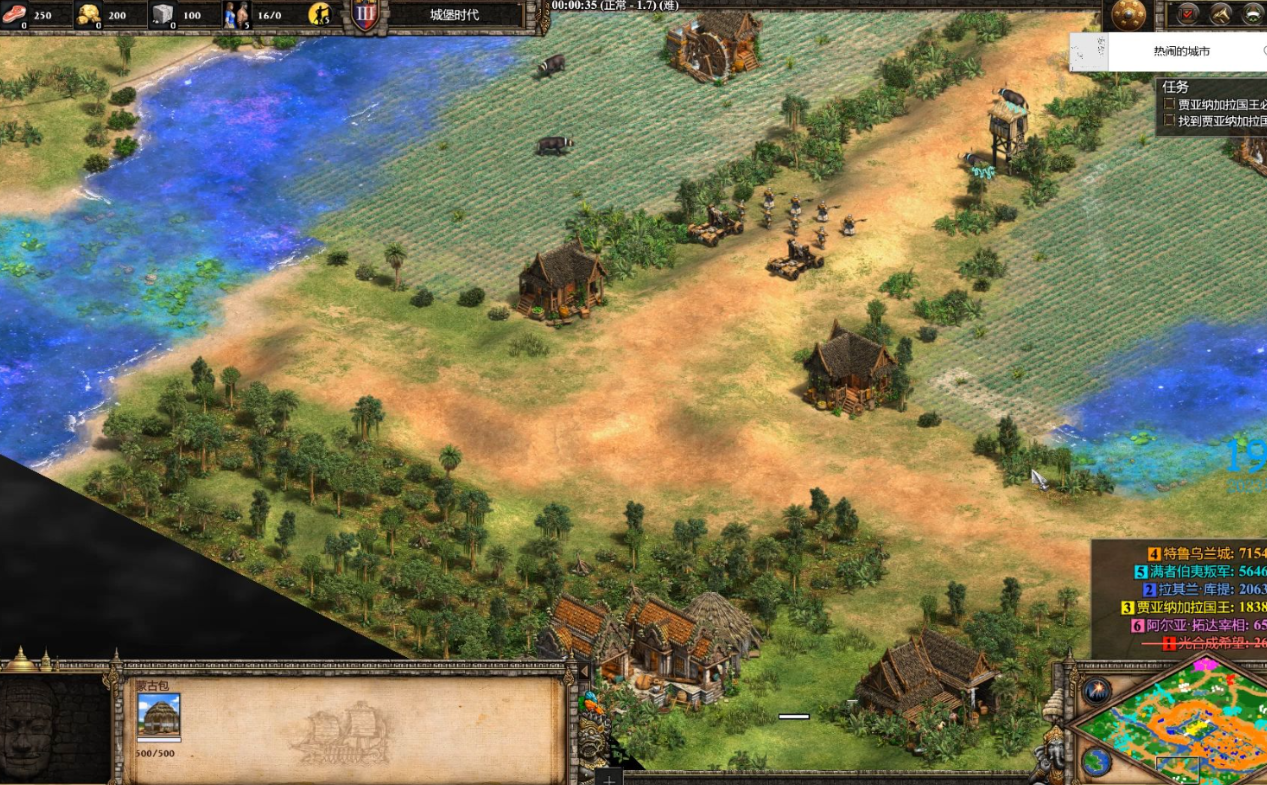The image size is (1267, 785).
Task: Click the population villager icon
Action: (236, 15)
